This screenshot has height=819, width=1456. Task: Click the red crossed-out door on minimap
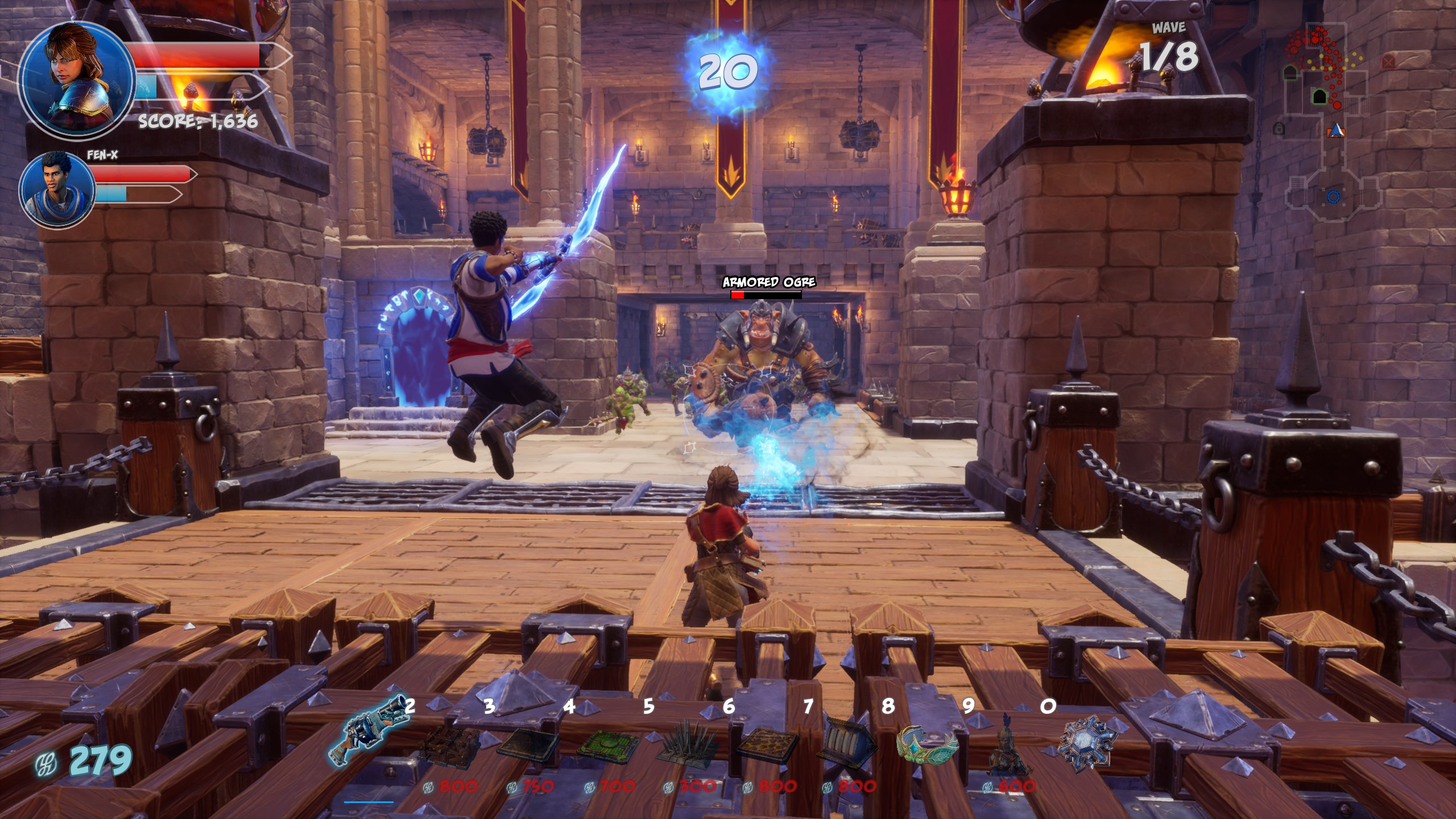click(x=1388, y=60)
